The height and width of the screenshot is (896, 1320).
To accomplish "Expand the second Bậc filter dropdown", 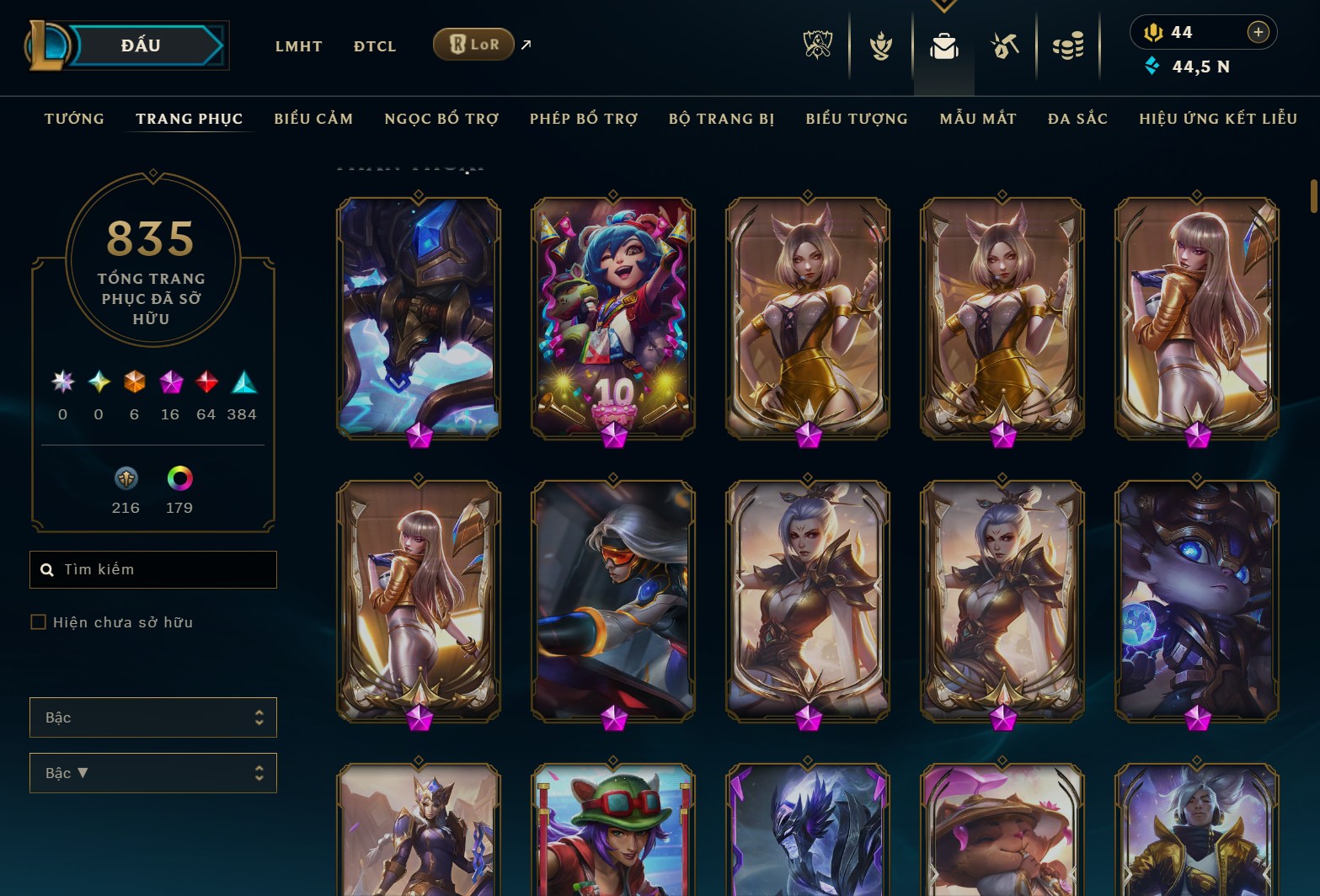I will coord(152,772).
